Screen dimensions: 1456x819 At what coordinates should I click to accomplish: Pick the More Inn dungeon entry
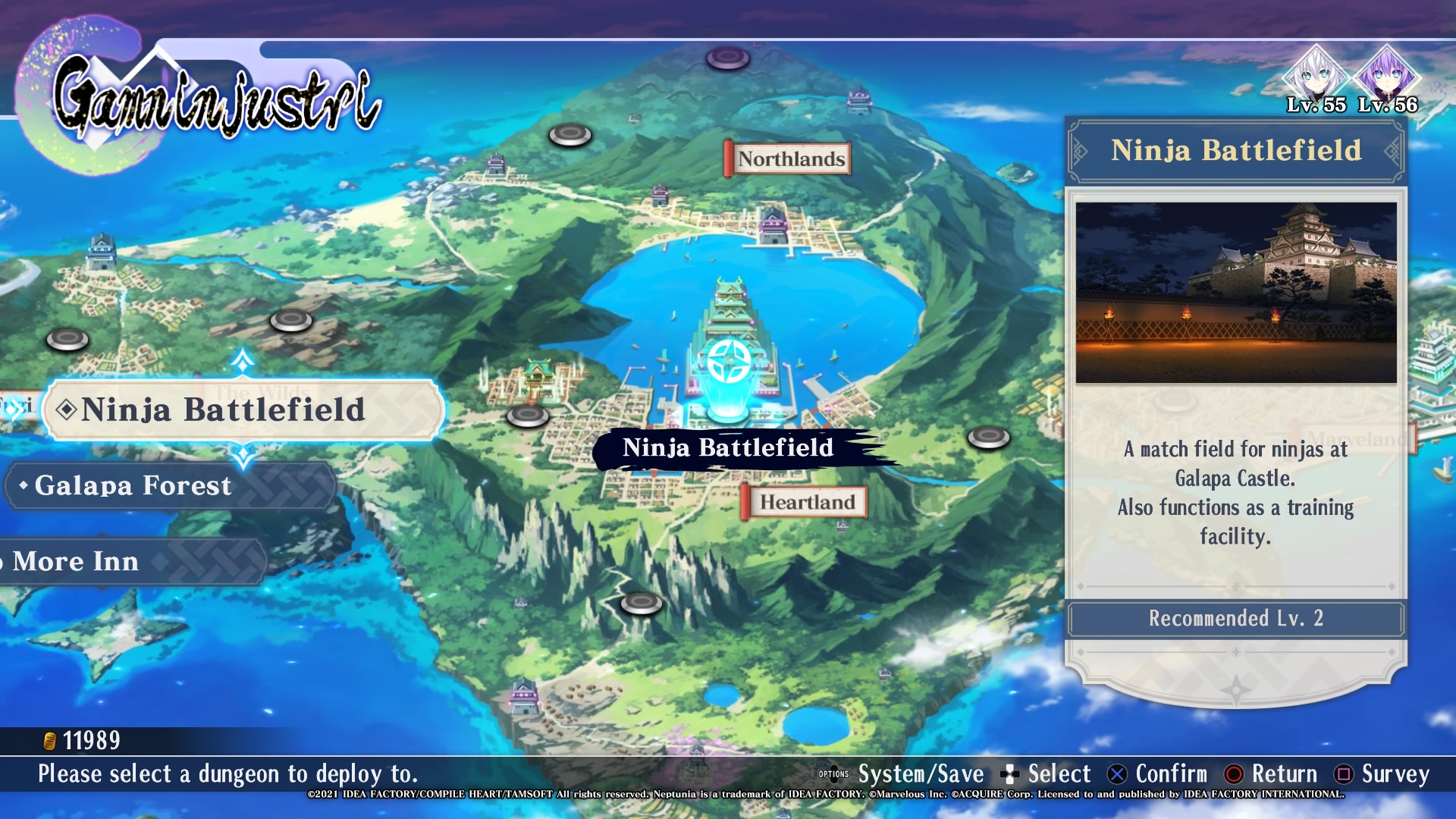(x=129, y=561)
